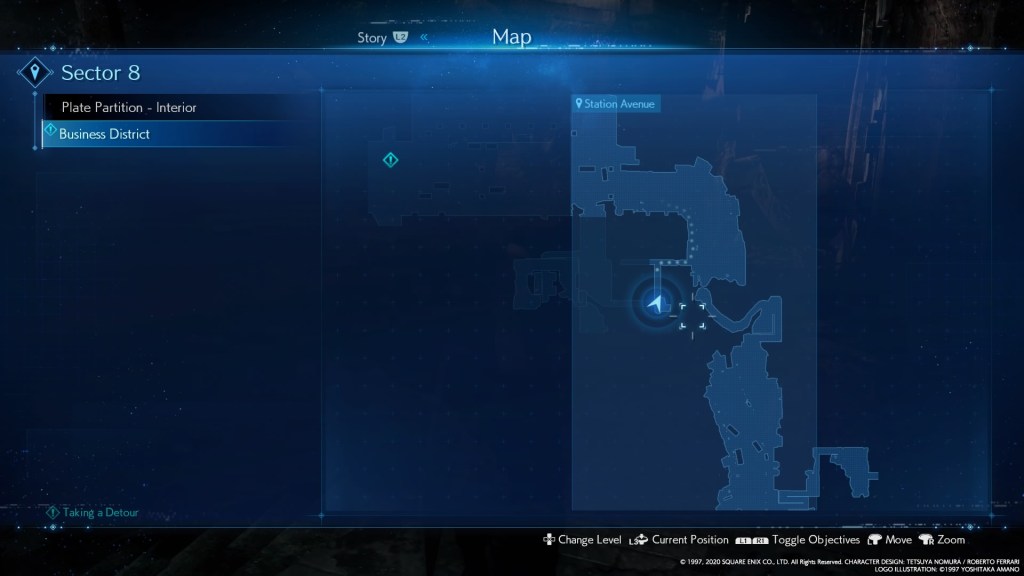The width and height of the screenshot is (1024, 576).
Task: Click the Station Avenue location label
Action: (x=616, y=103)
